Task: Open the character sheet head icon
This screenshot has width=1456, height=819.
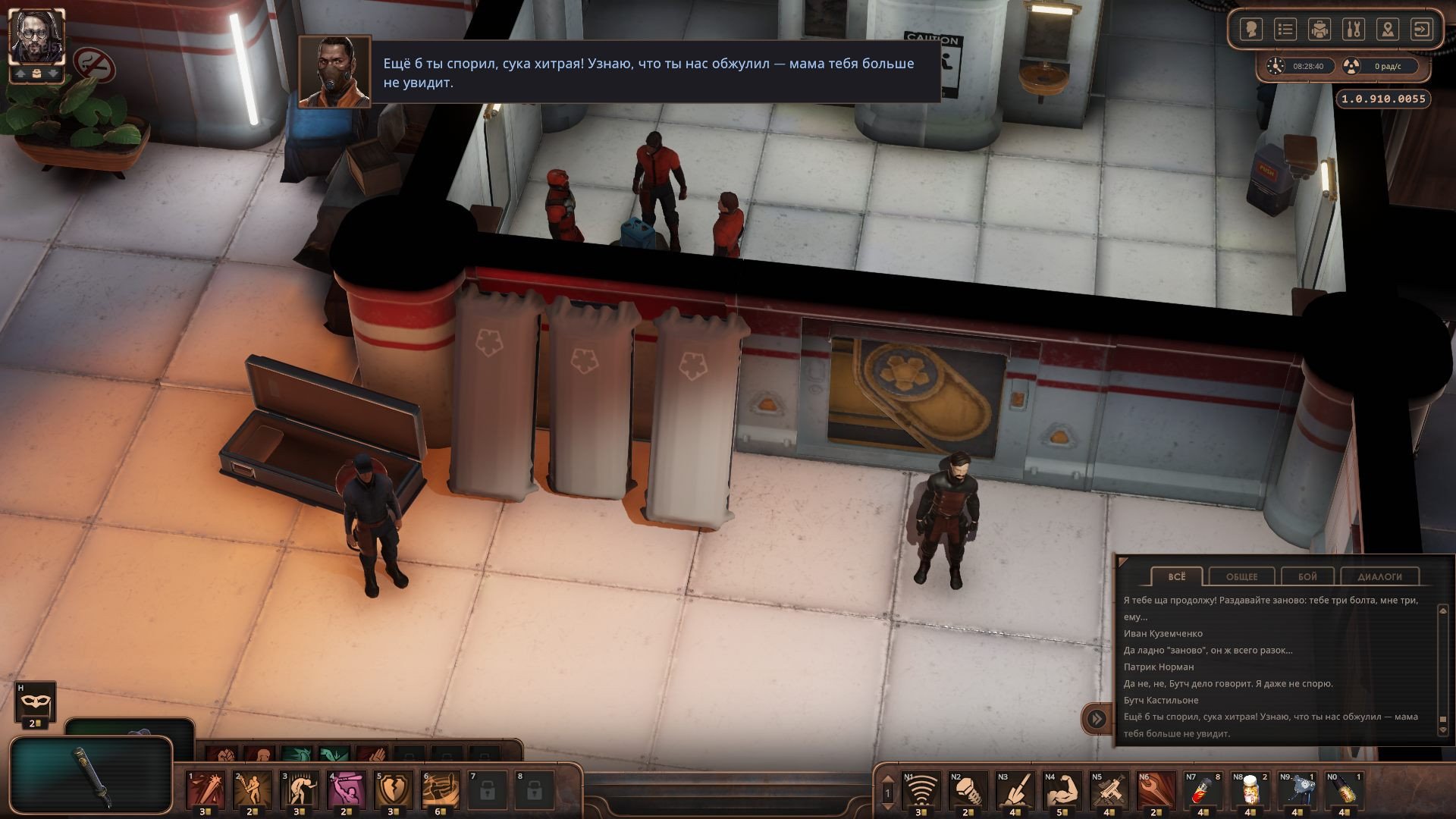Action: pos(1250,30)
